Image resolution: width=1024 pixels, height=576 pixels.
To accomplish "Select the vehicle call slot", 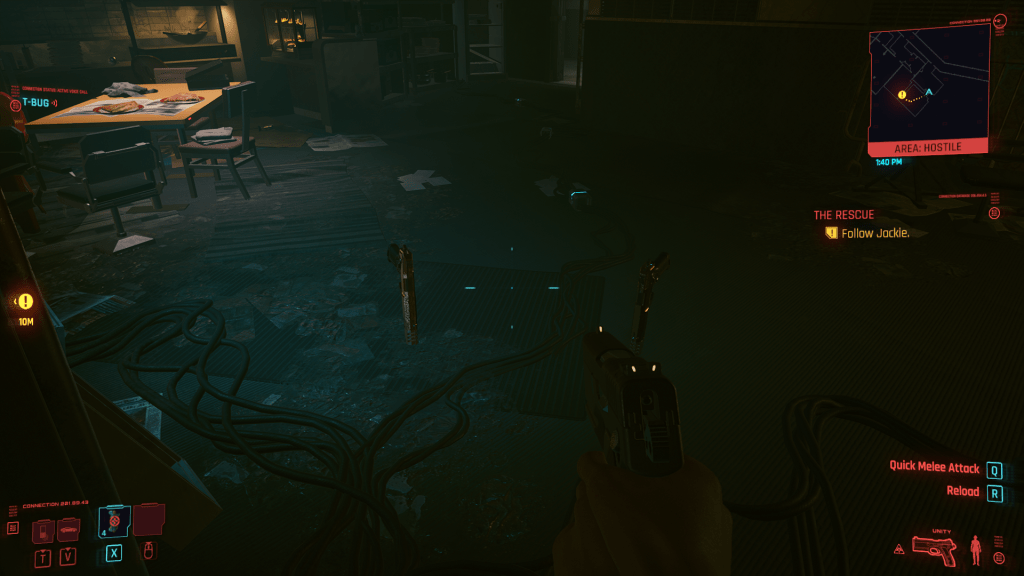I will pos(68,531).
